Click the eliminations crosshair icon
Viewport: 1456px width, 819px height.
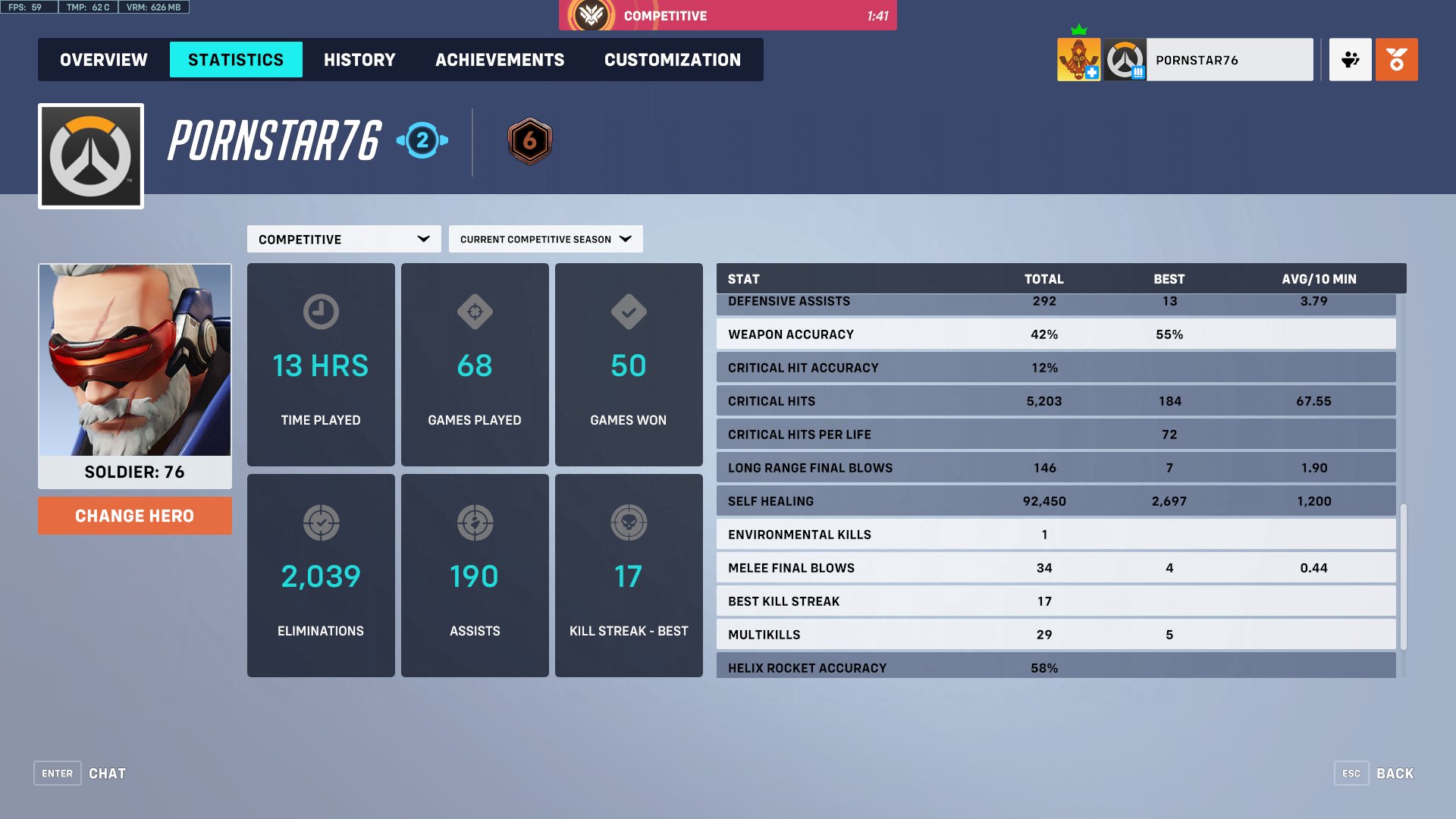point(321,522)
